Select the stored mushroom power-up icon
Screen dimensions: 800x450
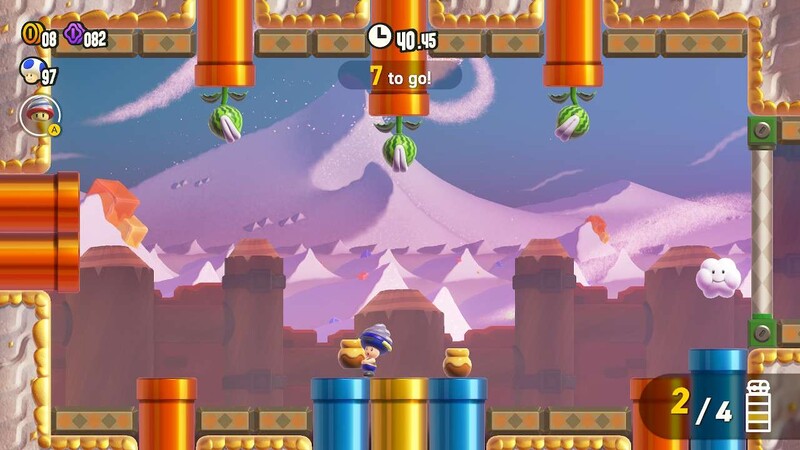[40, 113]
